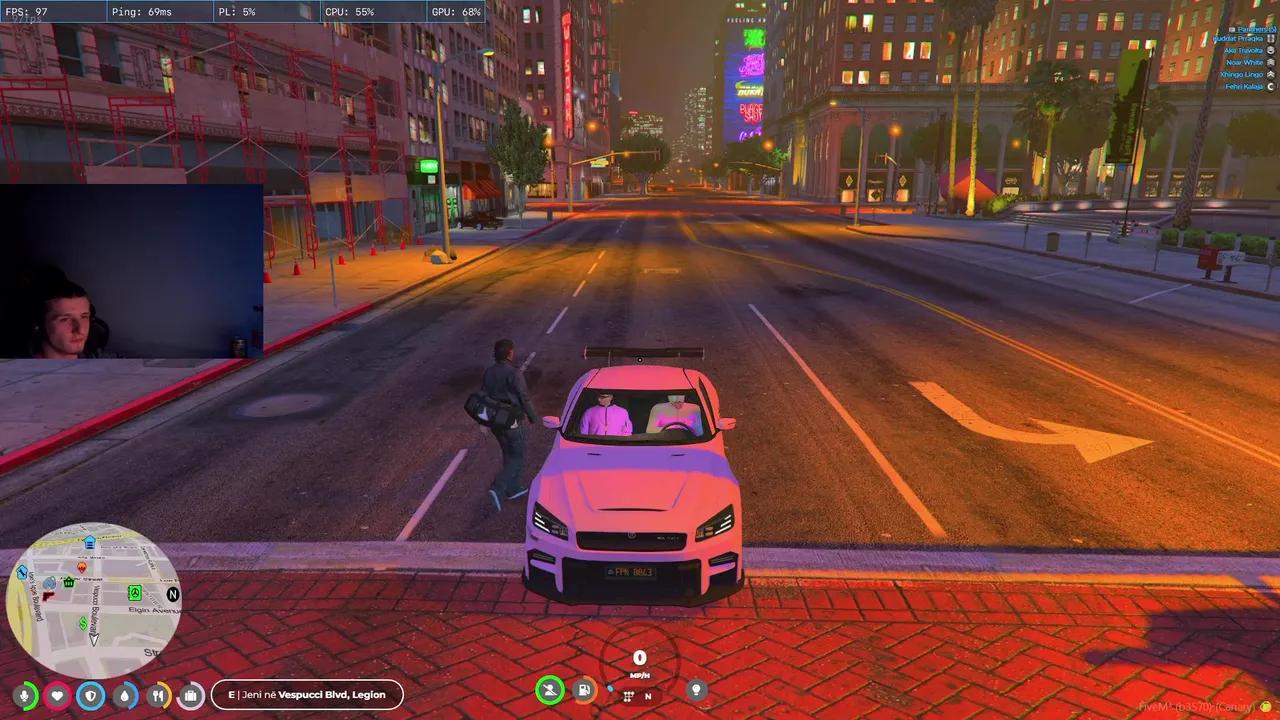The width and height of the screenshot is (1280, 720).
Task: Click the streamer webcam overlay
Action: tap(131, 271)
